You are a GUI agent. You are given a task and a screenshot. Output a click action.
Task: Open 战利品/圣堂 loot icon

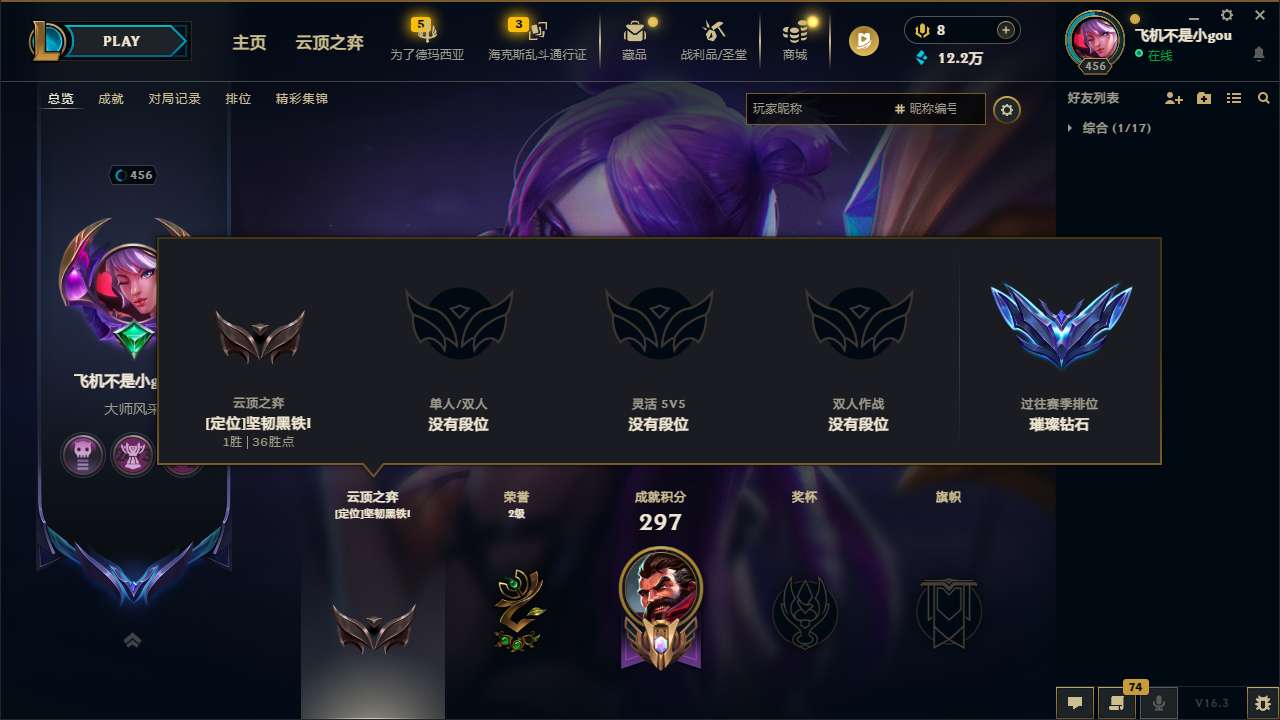tap(714, 33)
